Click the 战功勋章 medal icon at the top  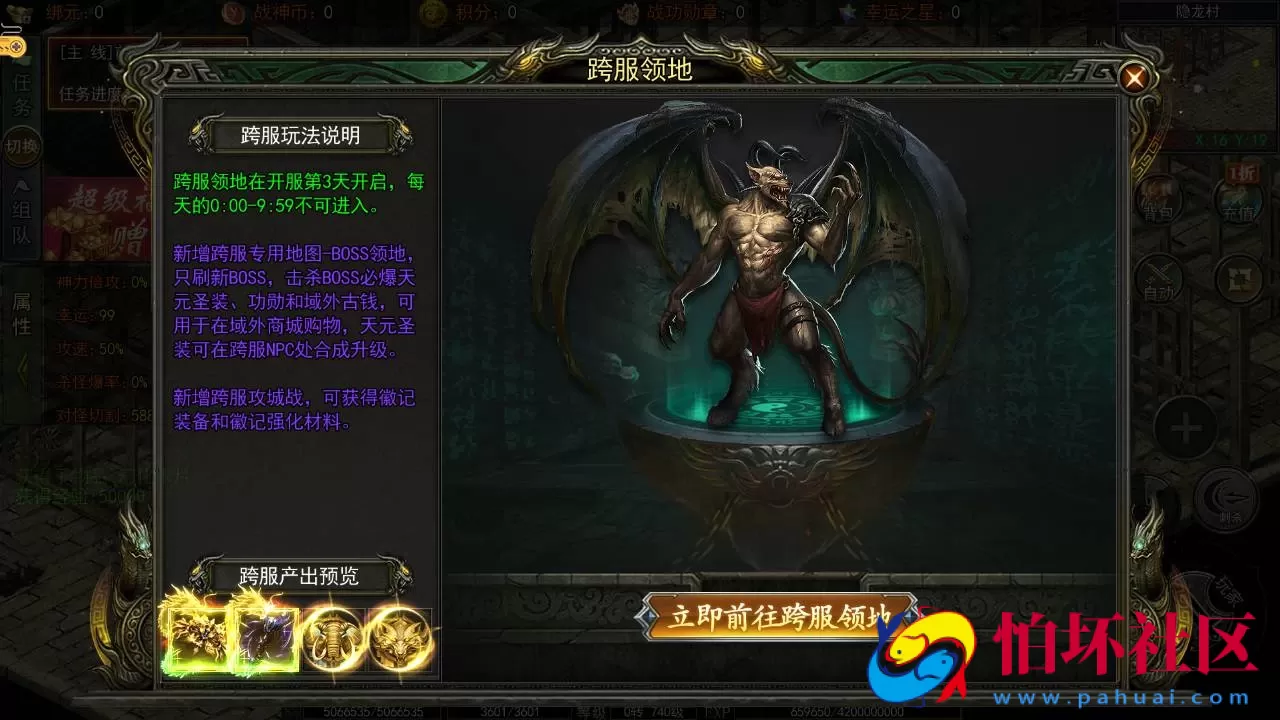(x=628, y=13)
